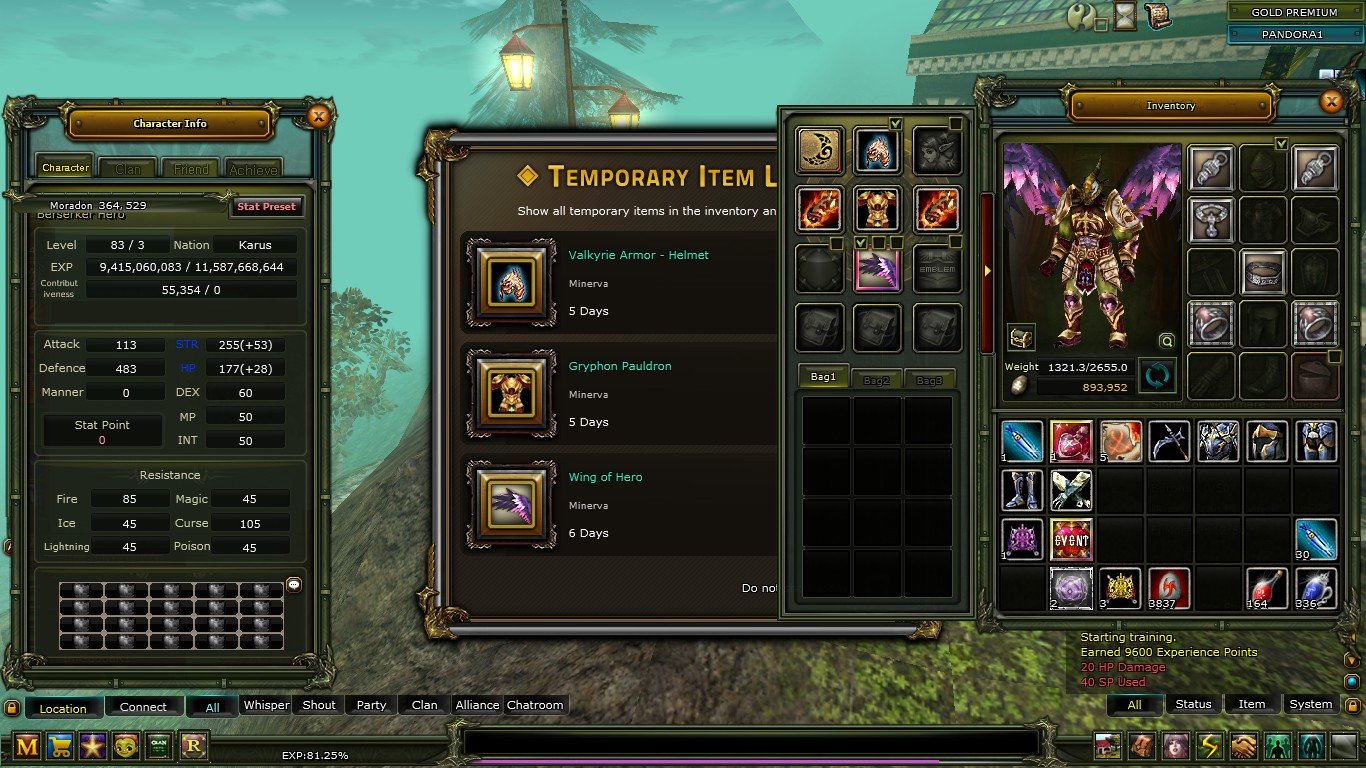This screenshot has height=768, width=1366.
Task: Click the inventory refresh arrows button
Action: (x=1157, y=376)
